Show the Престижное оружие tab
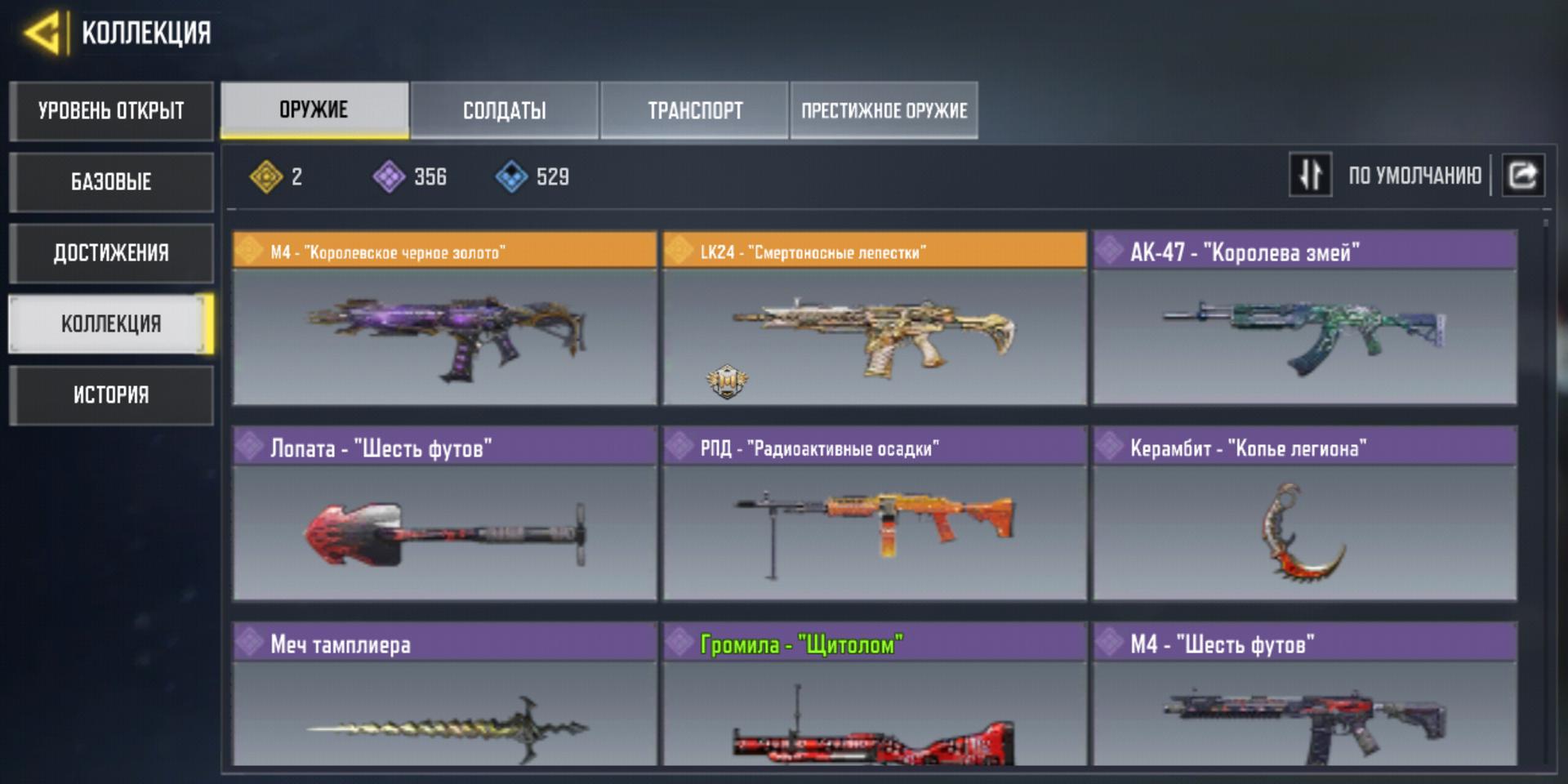This screenshot has height=784, width=1568. [884, 110]
